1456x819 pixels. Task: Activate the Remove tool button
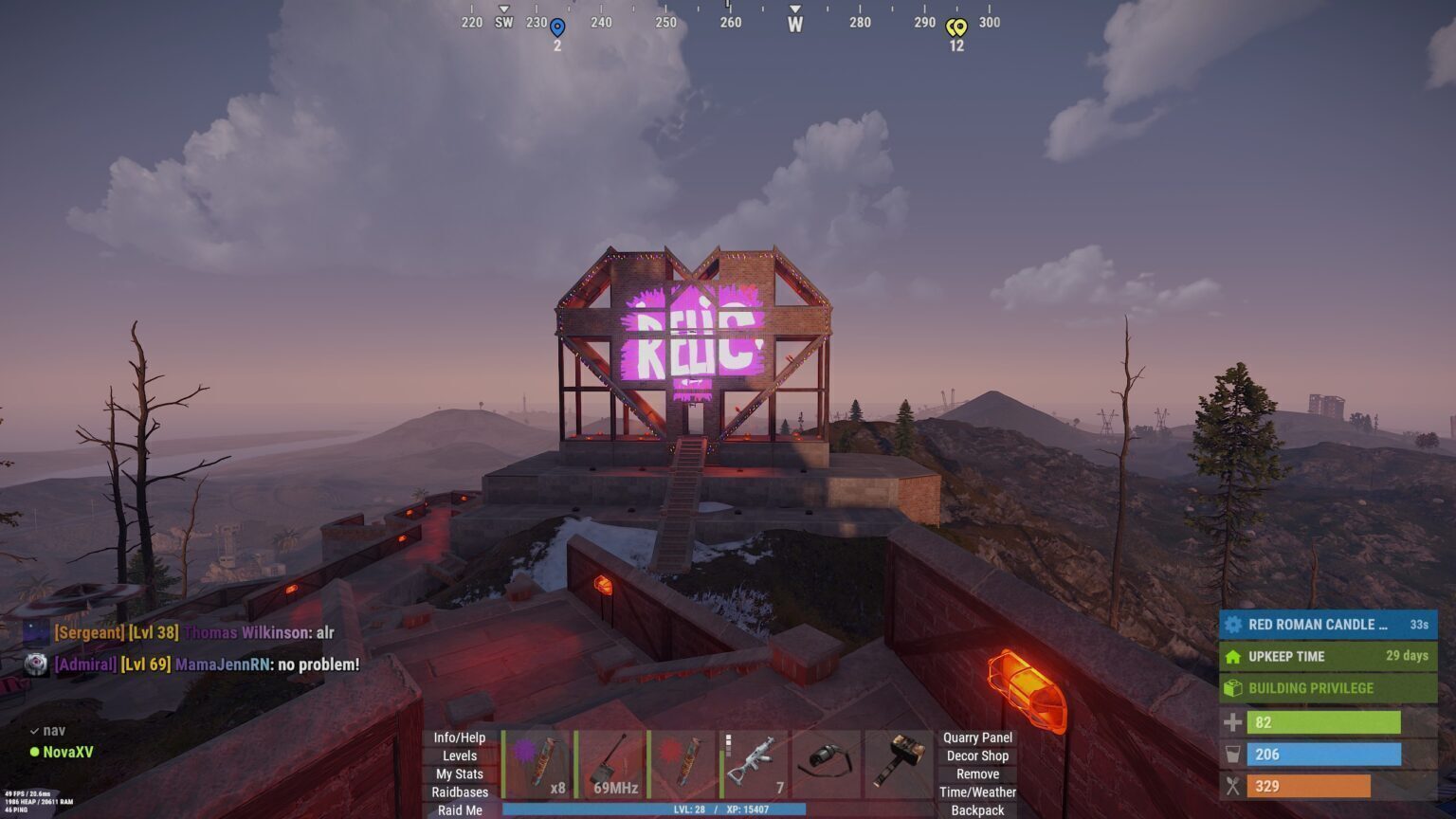coord(977,773)
